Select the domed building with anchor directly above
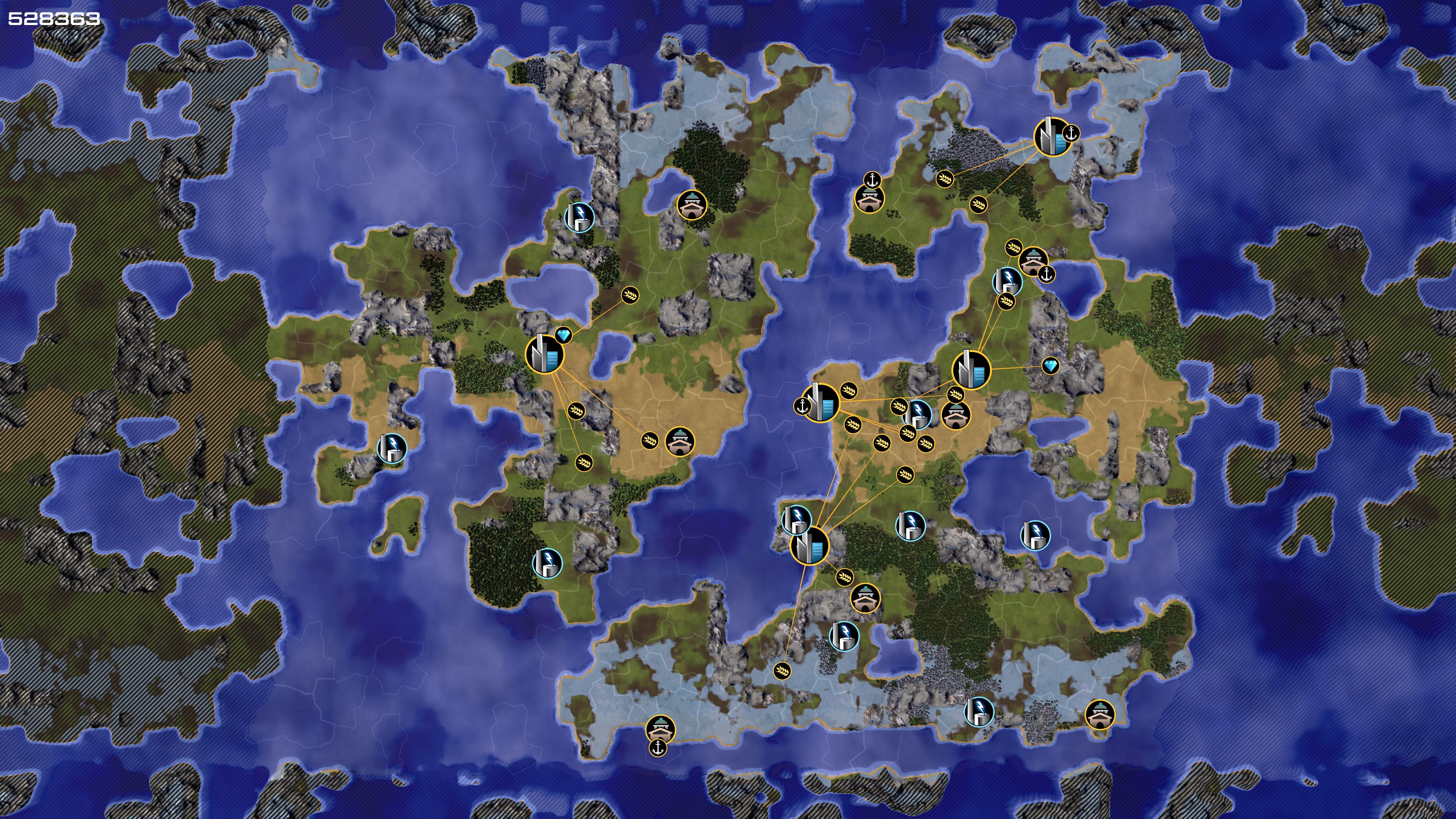This screenshot has width=1456, height=819. click(x=869, y=198)
